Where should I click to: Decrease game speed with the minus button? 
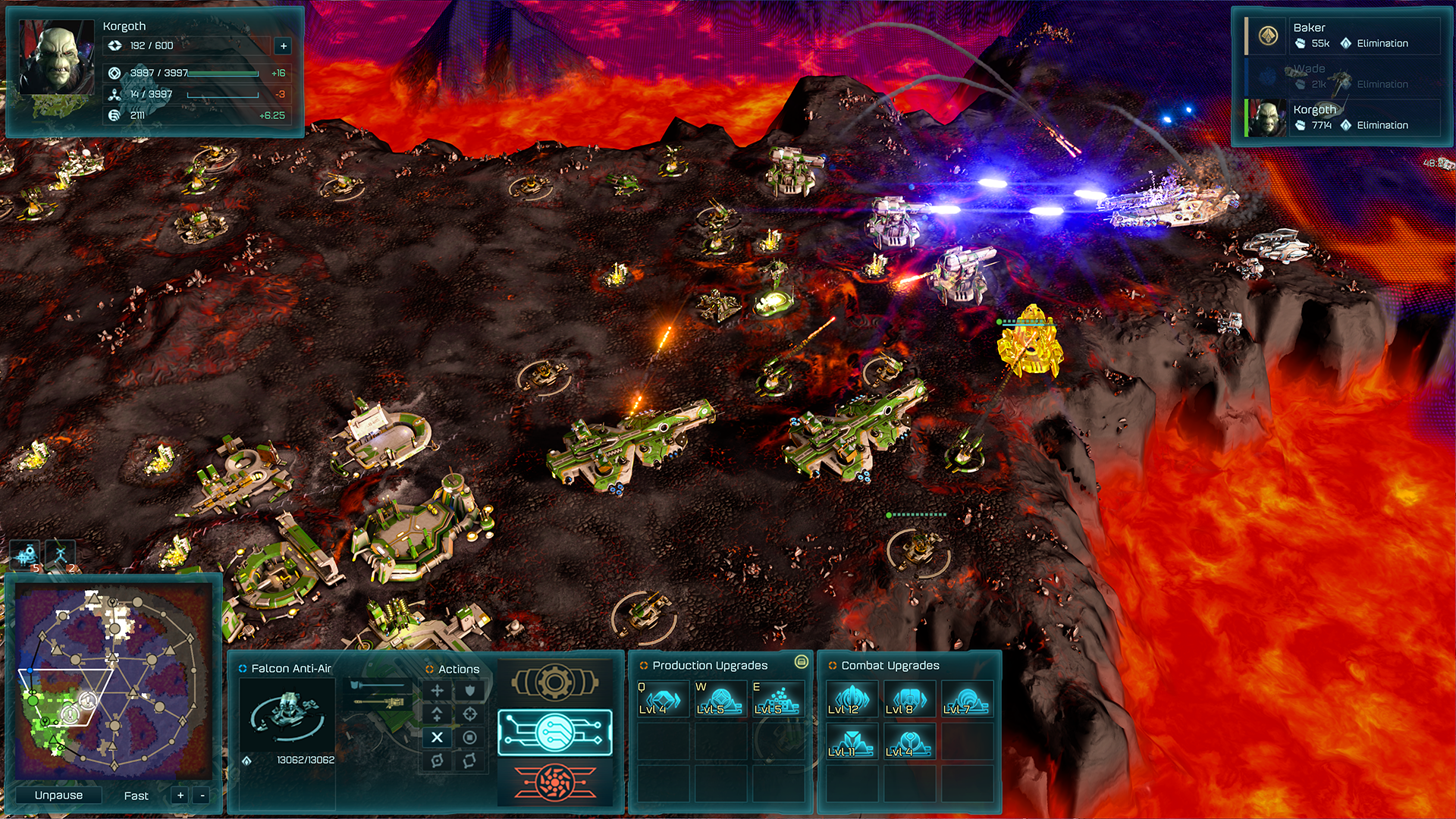click(x=202, y=795)
